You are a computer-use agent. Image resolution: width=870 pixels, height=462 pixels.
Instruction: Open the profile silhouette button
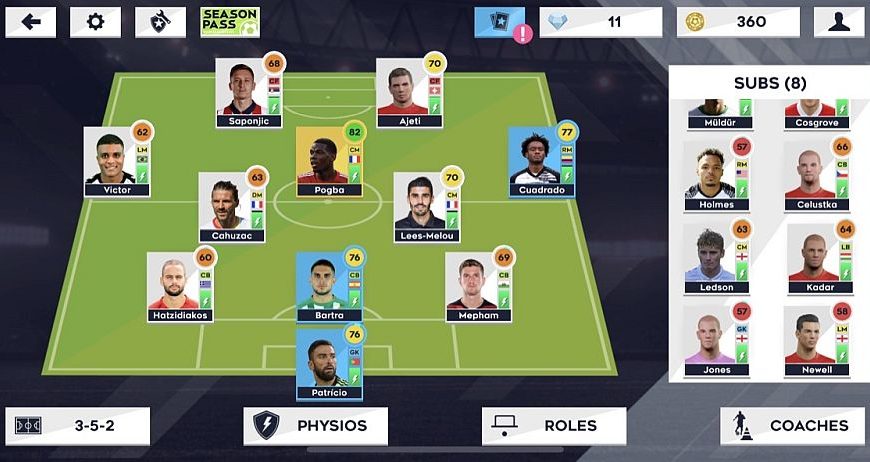839,22
